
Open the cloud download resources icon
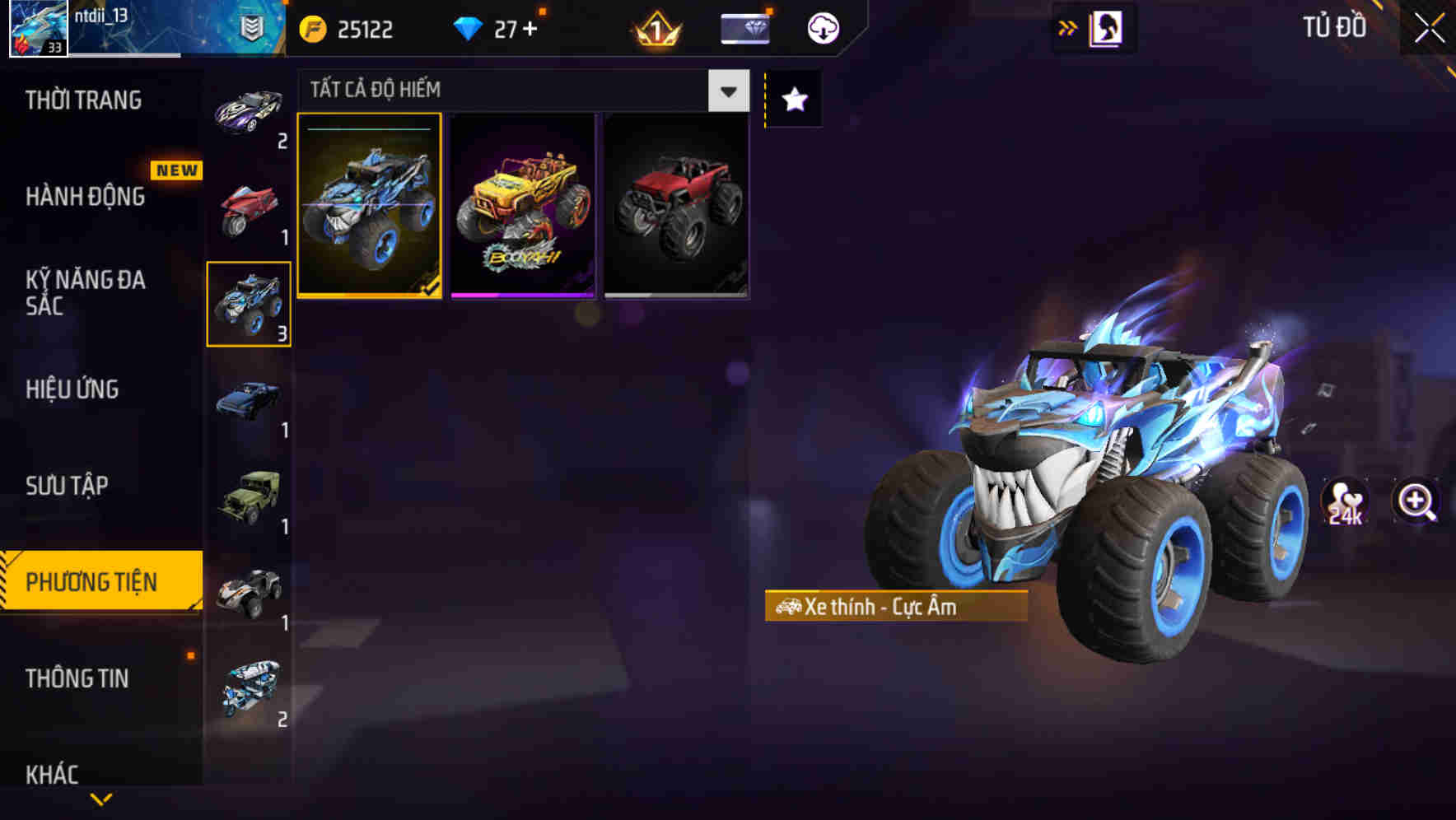(821, 26)
